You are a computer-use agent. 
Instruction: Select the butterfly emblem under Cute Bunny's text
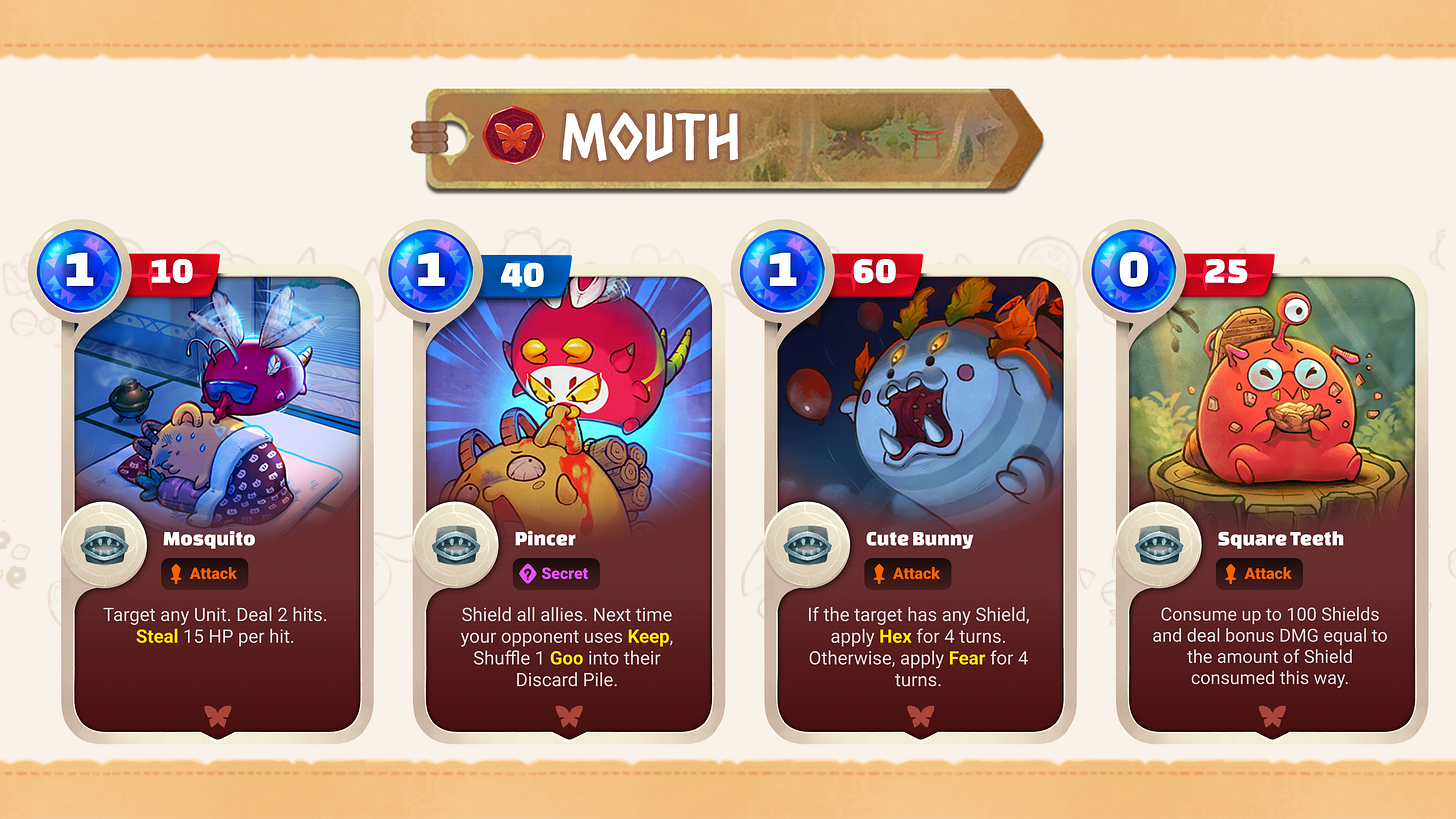(920, 716)
